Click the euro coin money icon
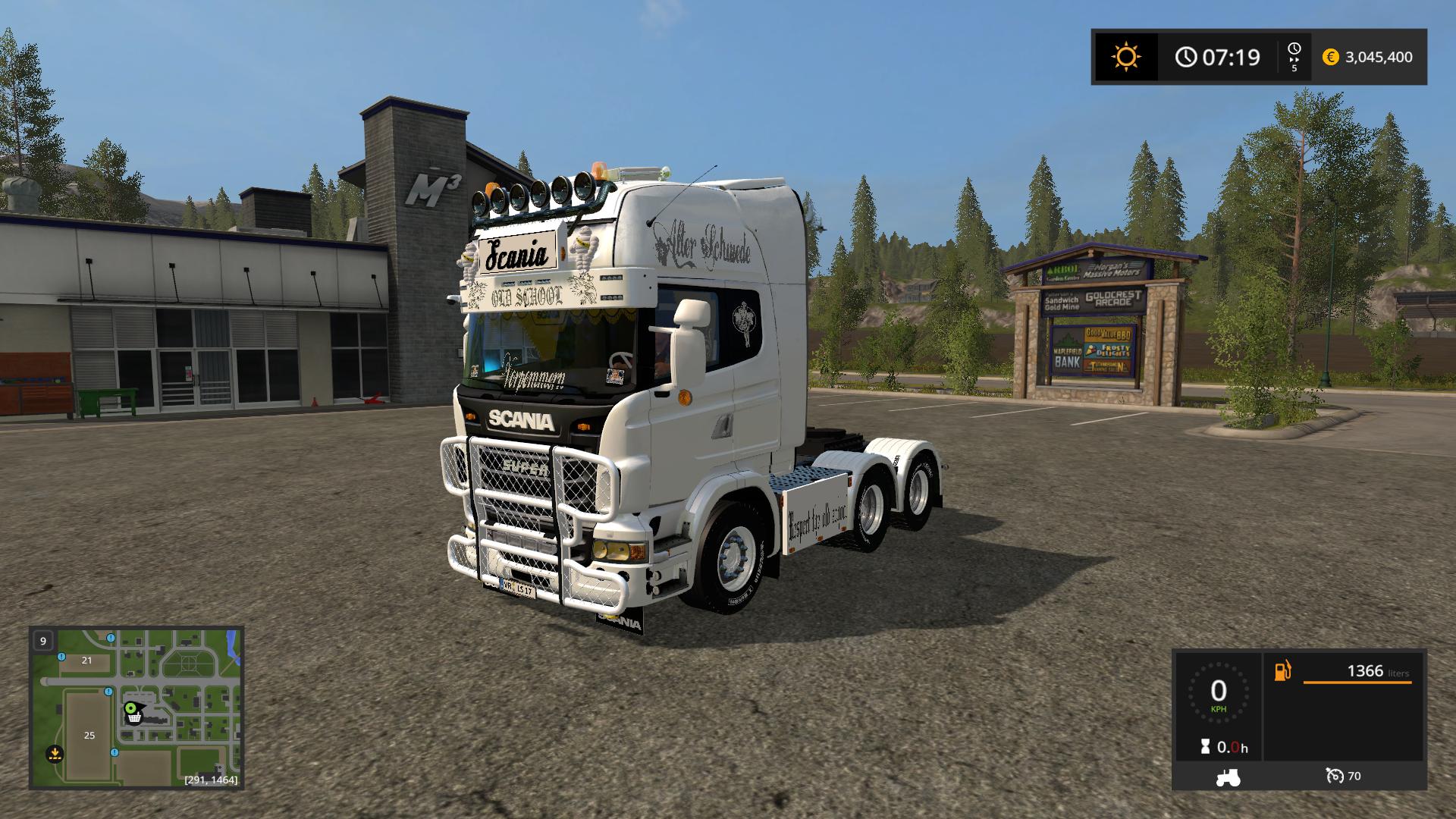The width and height of the screenshot is (1456, 819). pyautogui.click(x=1330, y=57)
